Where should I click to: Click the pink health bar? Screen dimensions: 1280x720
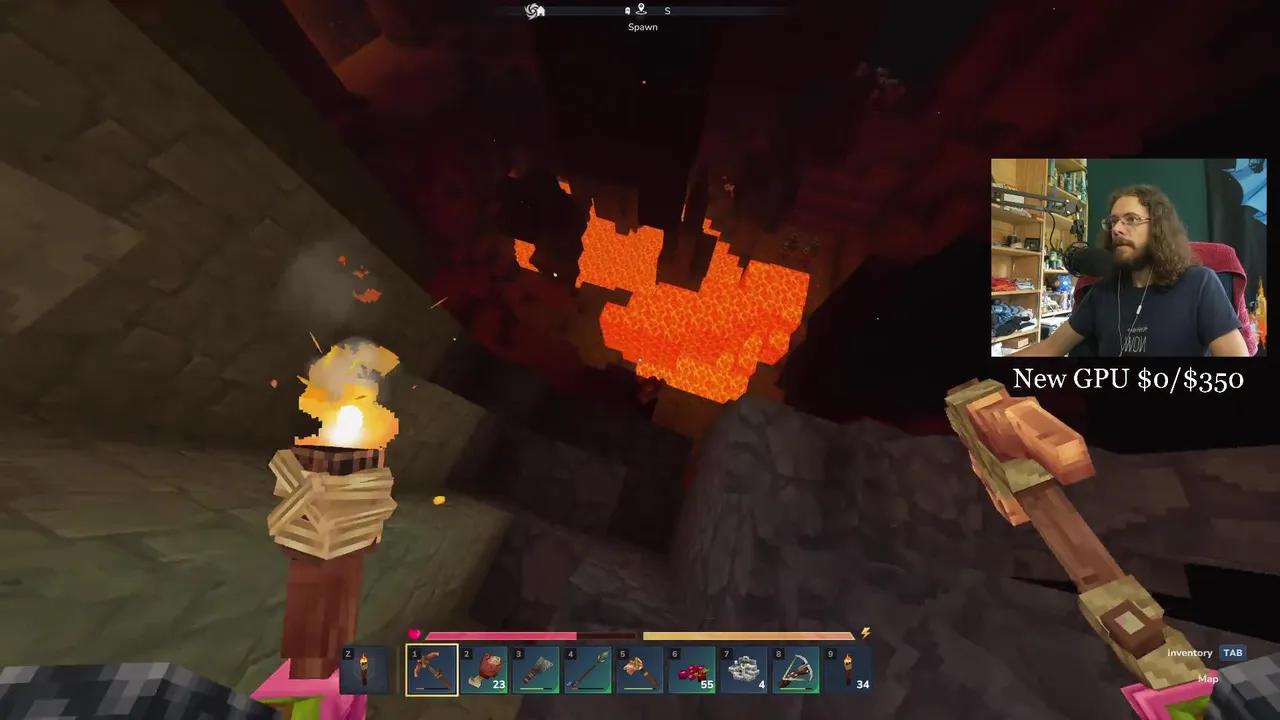pos(500,636)
